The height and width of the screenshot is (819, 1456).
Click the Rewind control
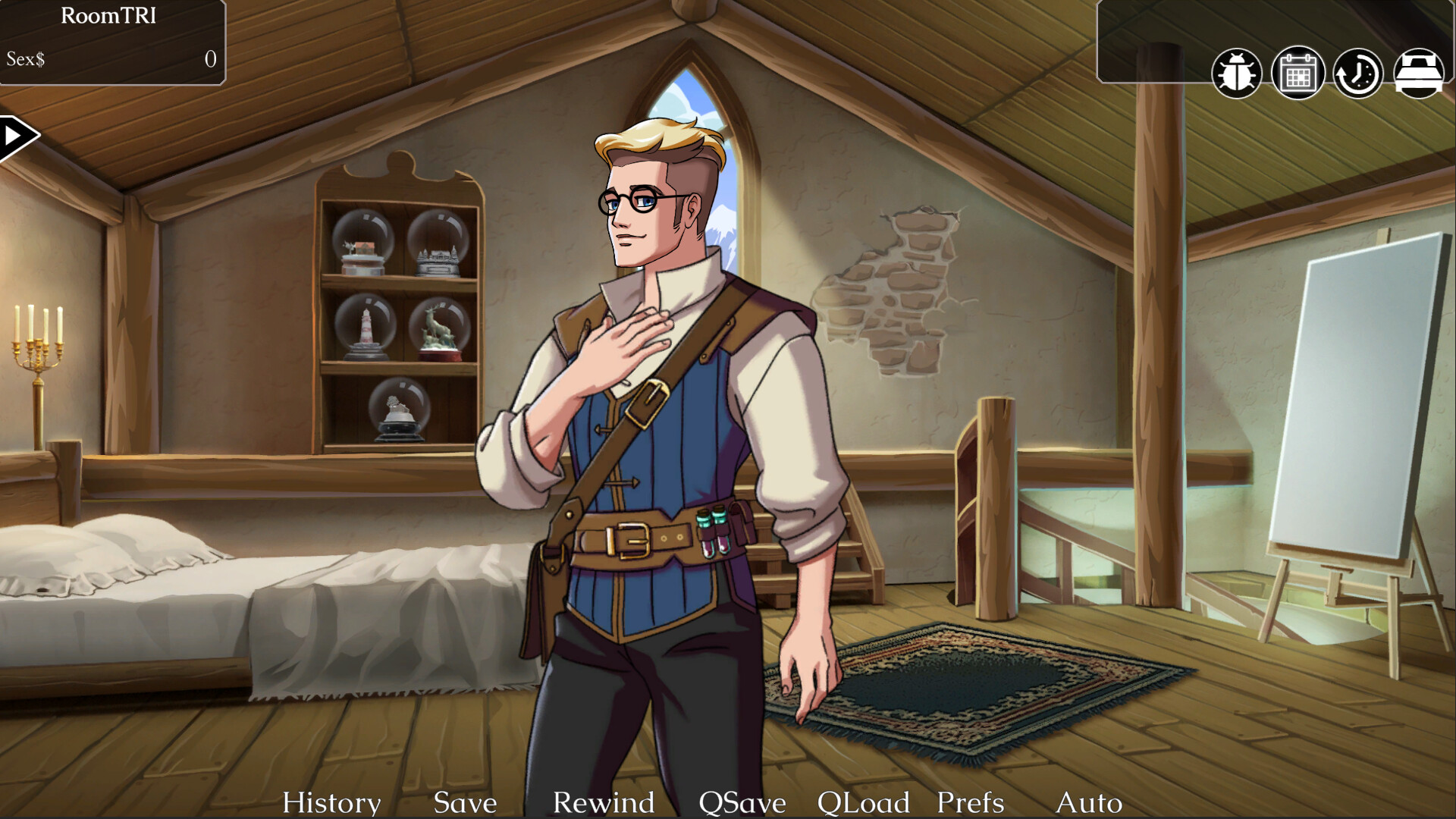(604, 802)
